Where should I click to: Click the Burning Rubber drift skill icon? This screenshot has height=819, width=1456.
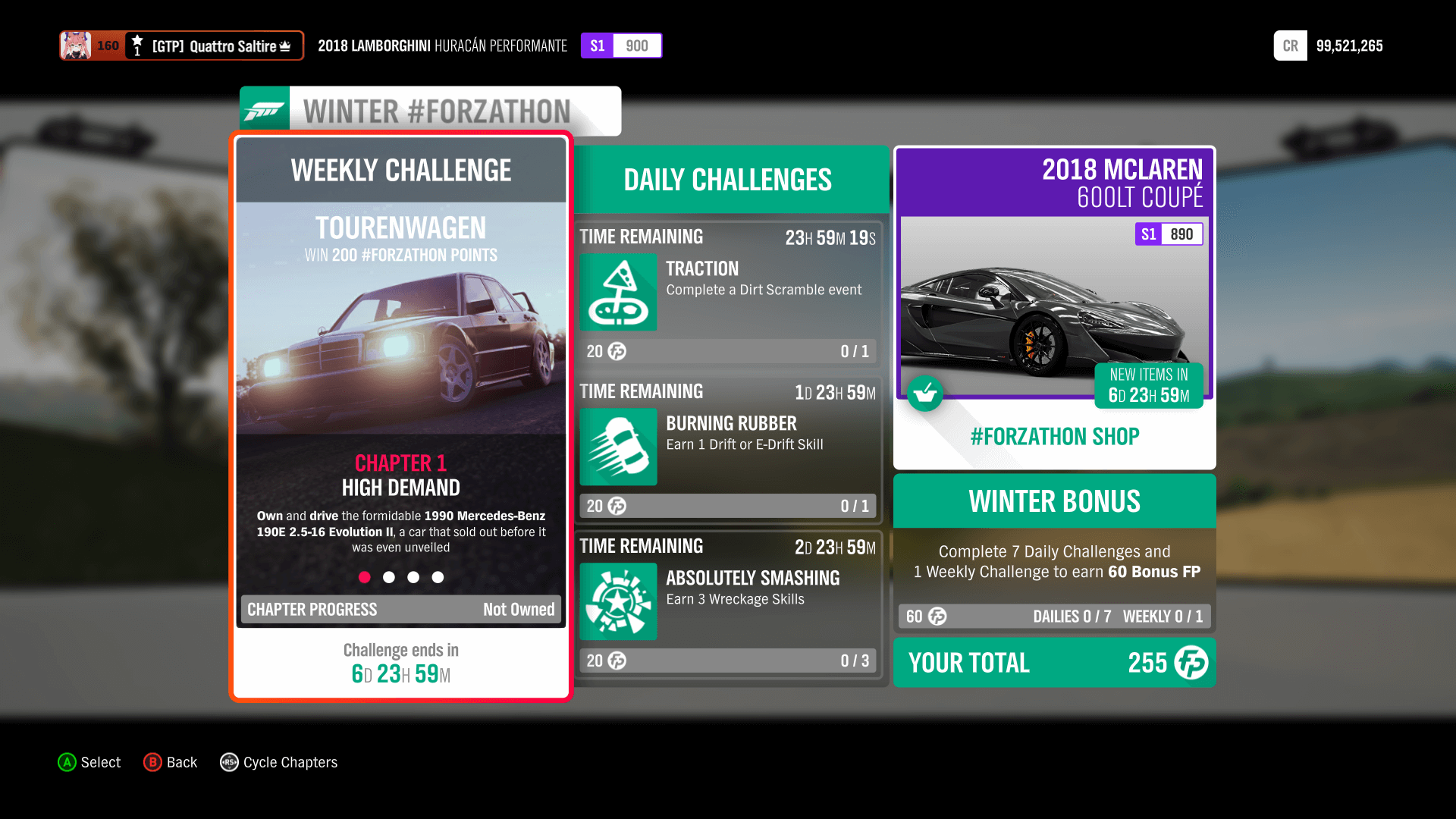618,447
